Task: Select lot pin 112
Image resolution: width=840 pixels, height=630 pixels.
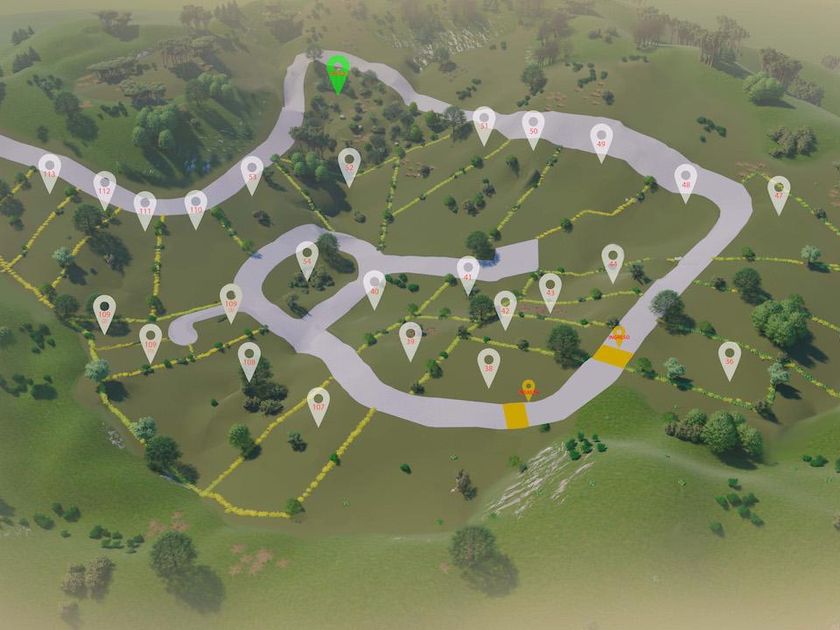Action: (x=104, y=186)
